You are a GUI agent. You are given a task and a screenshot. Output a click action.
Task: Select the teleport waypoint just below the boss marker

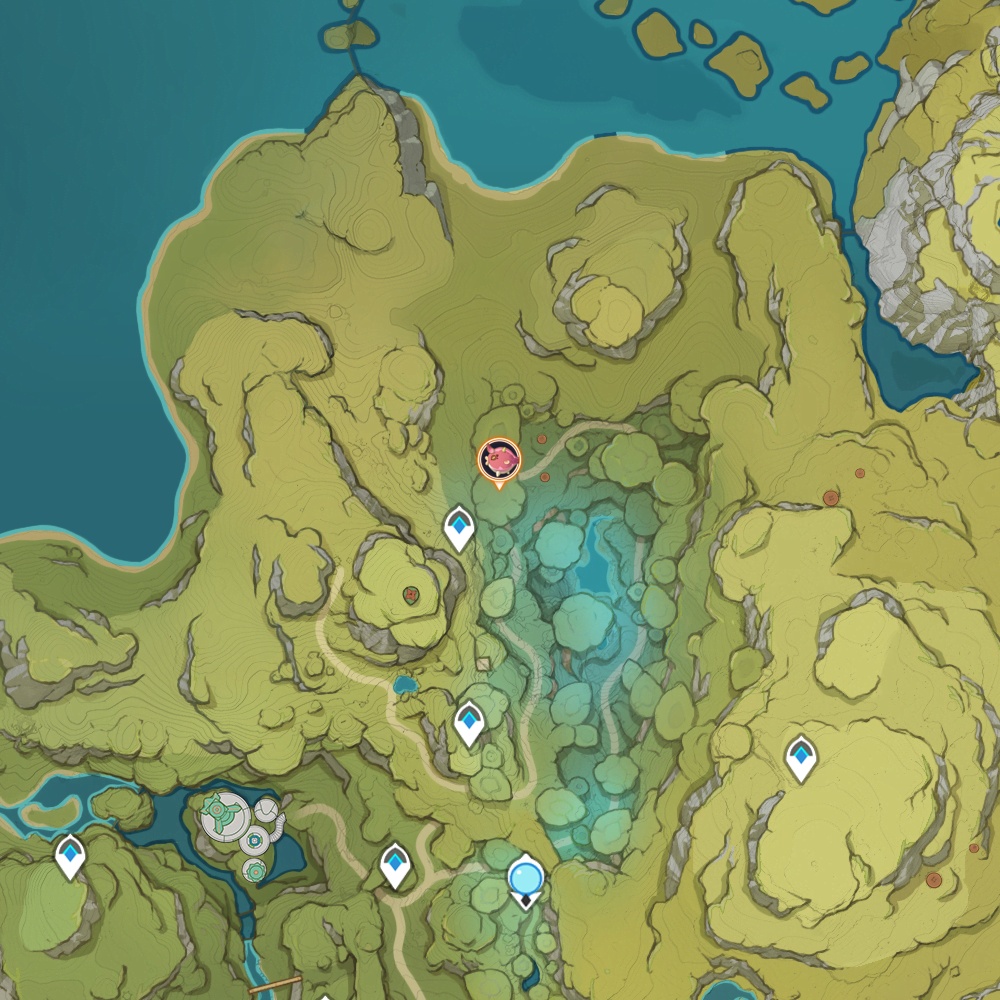tap(459, 527)
